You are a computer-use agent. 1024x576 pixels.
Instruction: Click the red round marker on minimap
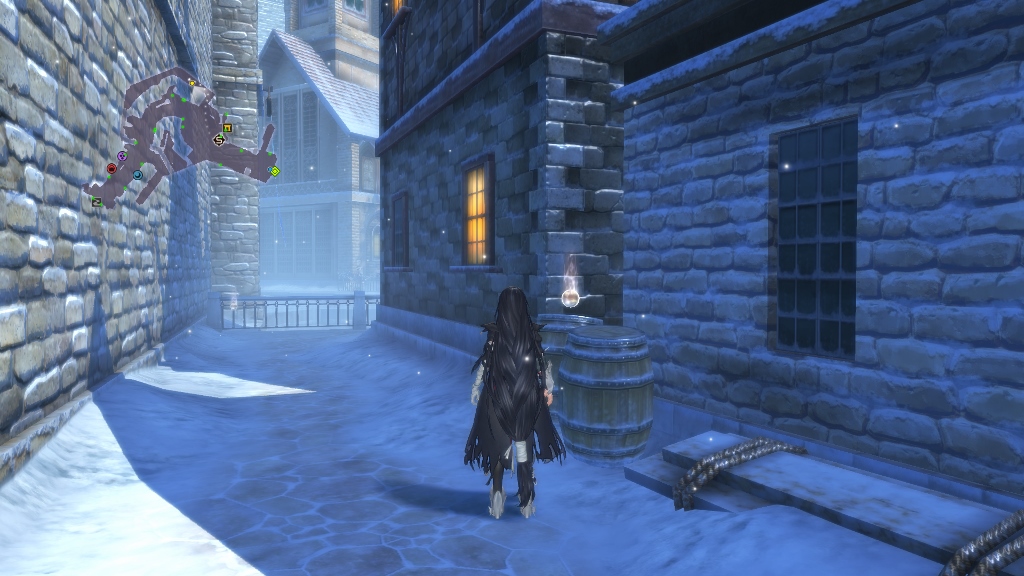point(111,169)
